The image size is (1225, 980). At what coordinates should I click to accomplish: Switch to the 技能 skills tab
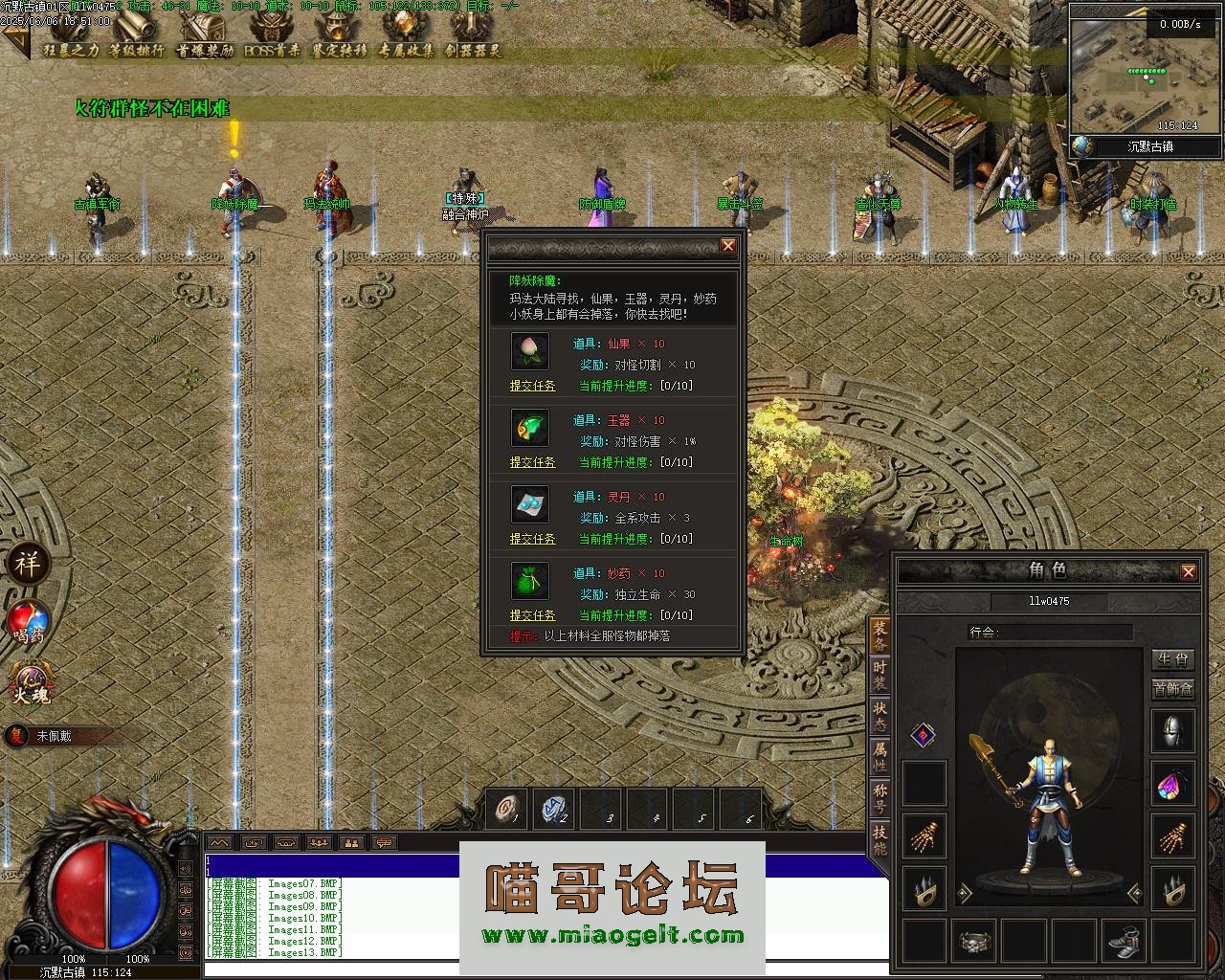tap(880, 839)
